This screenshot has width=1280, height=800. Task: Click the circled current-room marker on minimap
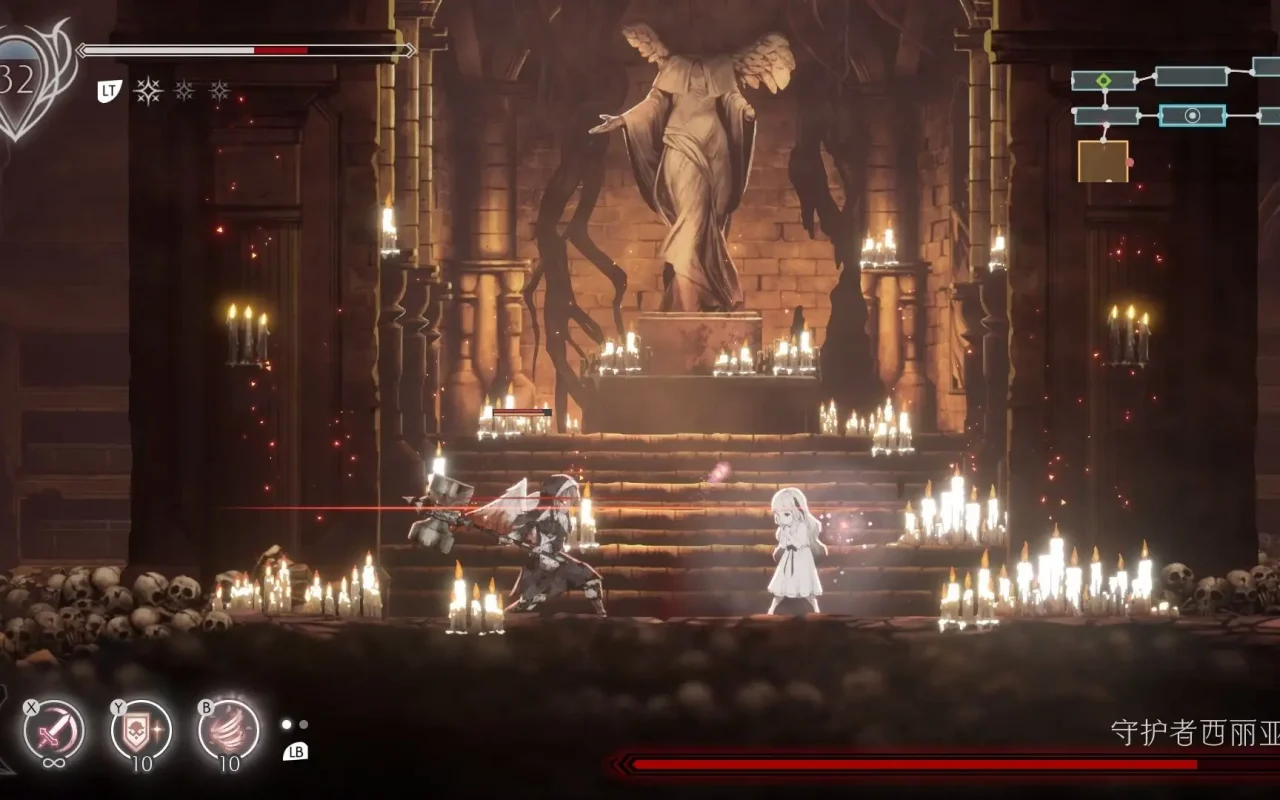(1192, 115)
